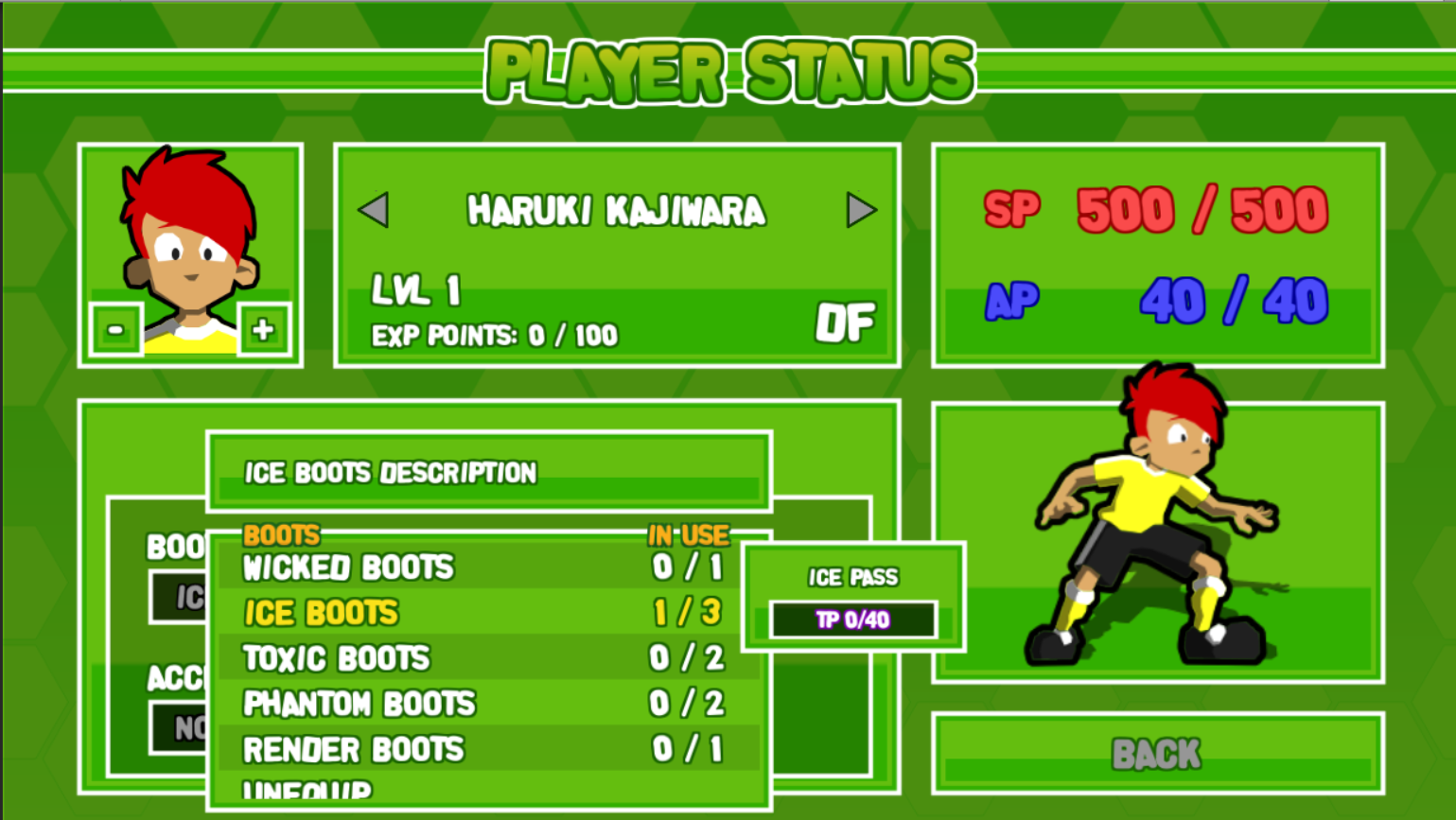
Task: Select next player with right arrow
Action: click(862, 210)
